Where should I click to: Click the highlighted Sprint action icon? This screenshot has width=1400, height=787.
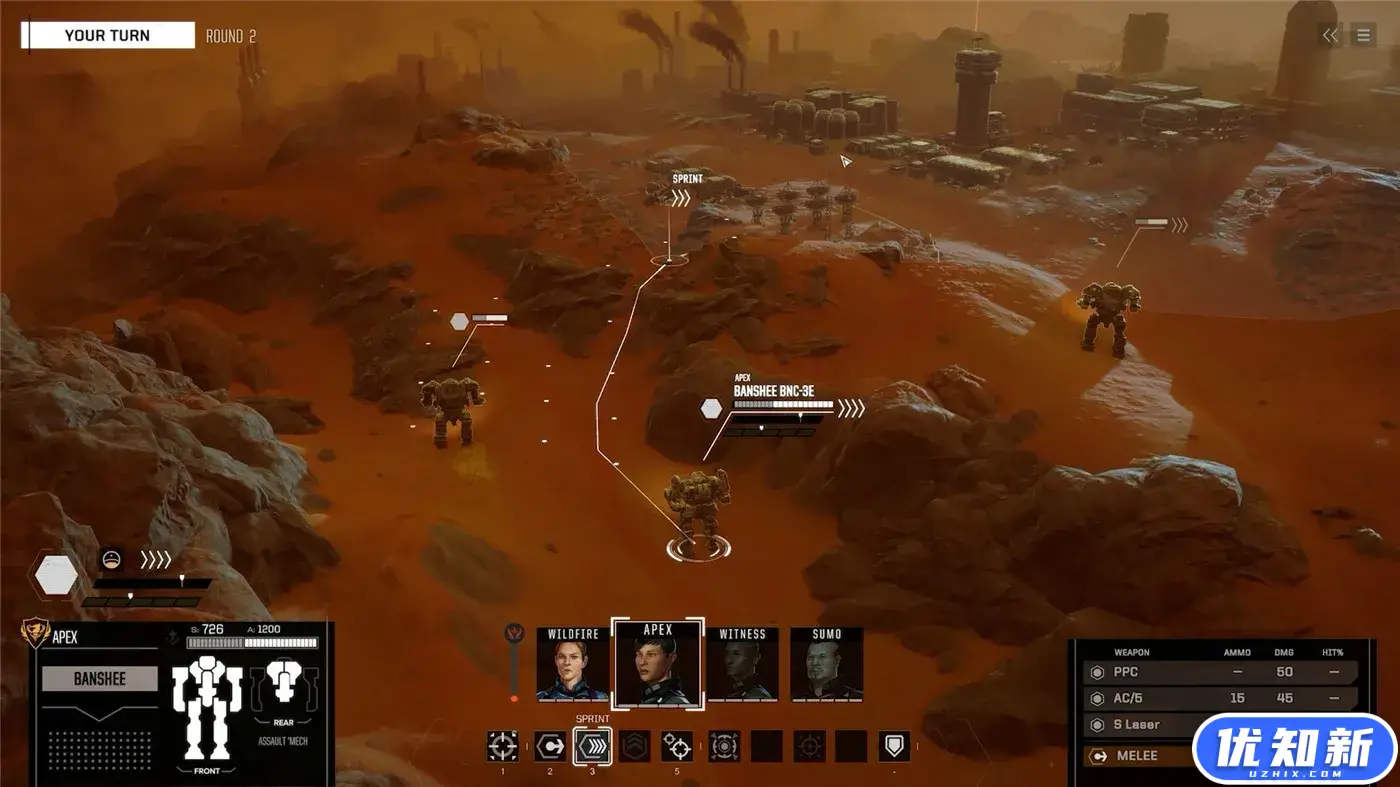(593, 746)
